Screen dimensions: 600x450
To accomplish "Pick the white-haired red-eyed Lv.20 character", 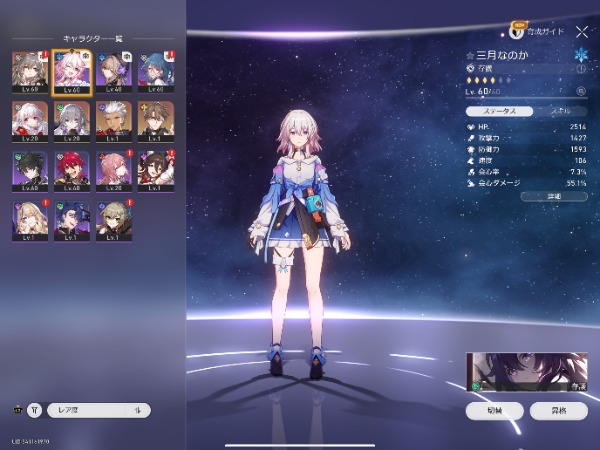I will point(28,122).
